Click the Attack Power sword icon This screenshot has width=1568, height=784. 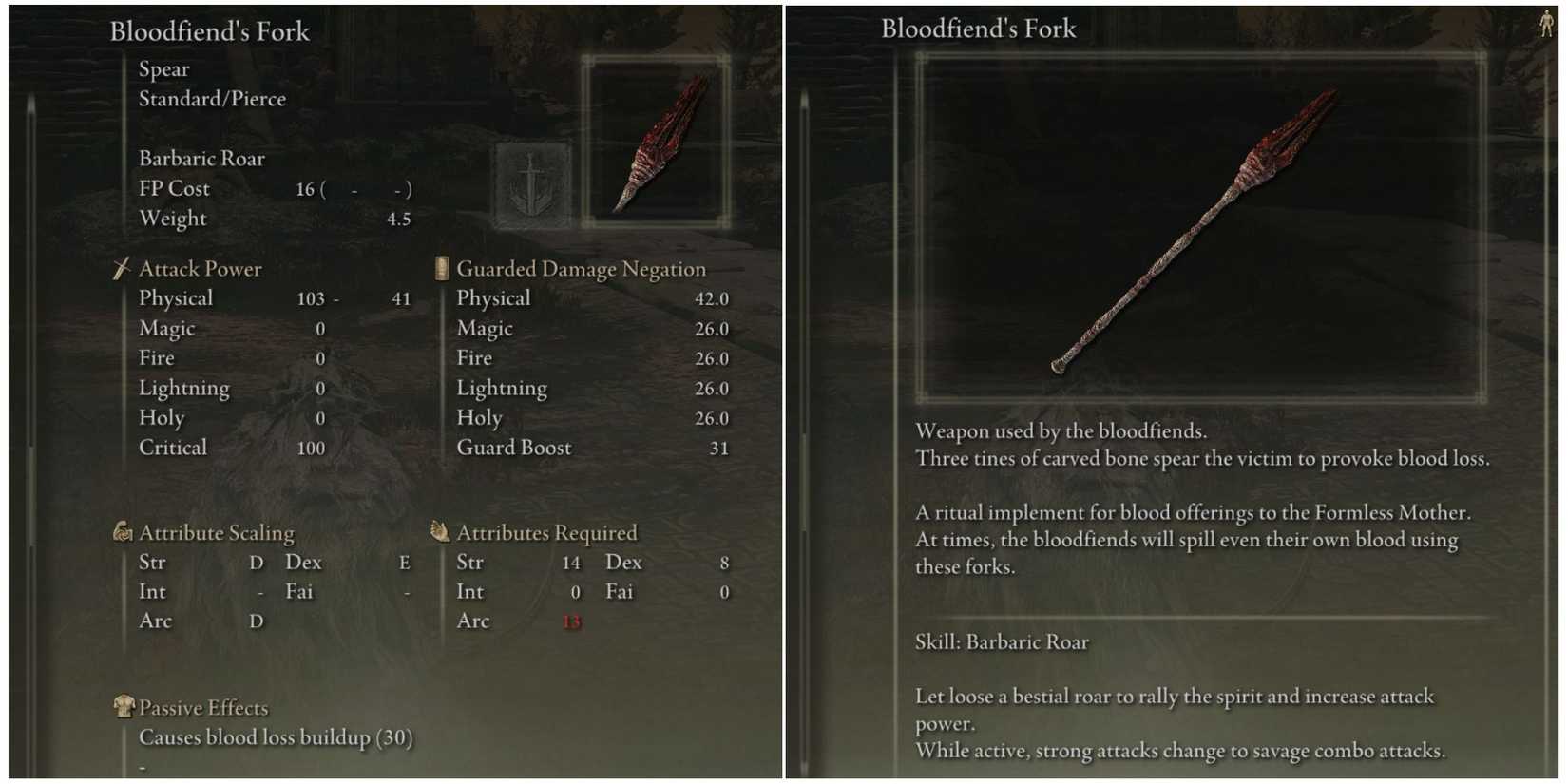coord(121,269)
